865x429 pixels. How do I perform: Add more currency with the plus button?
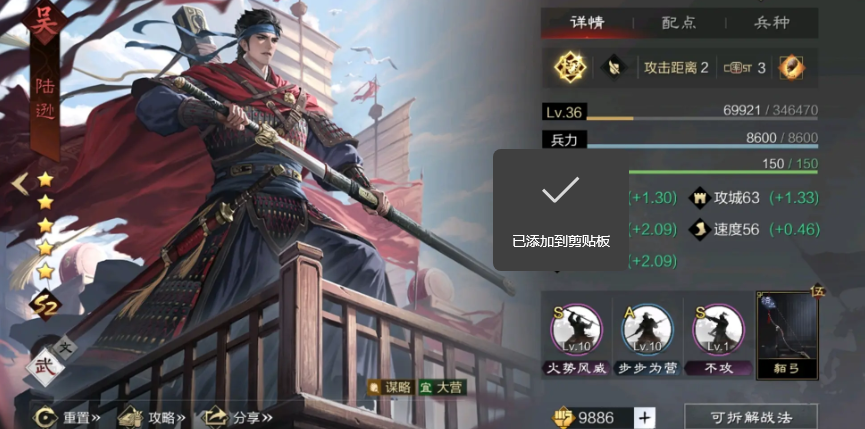pyautogui.click(x=645, y=417)
